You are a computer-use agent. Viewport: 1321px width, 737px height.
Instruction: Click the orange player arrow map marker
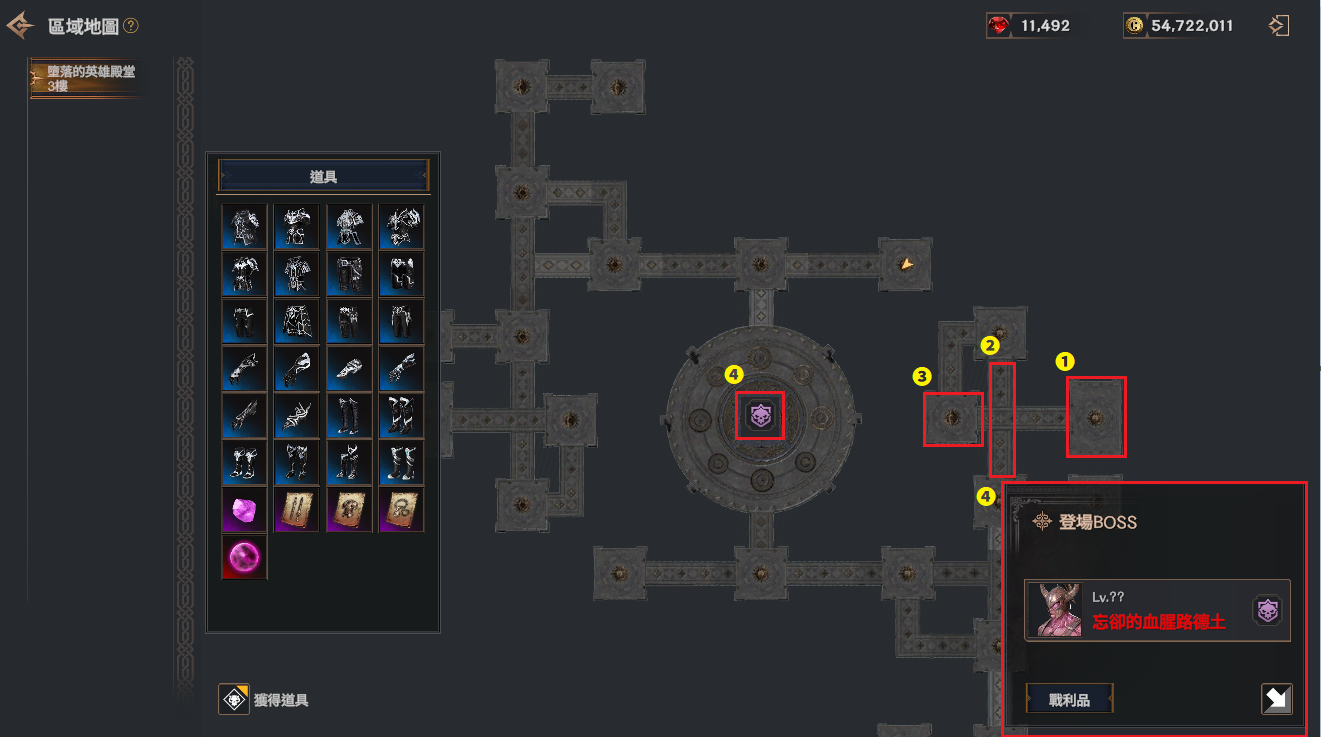[906, 264]
